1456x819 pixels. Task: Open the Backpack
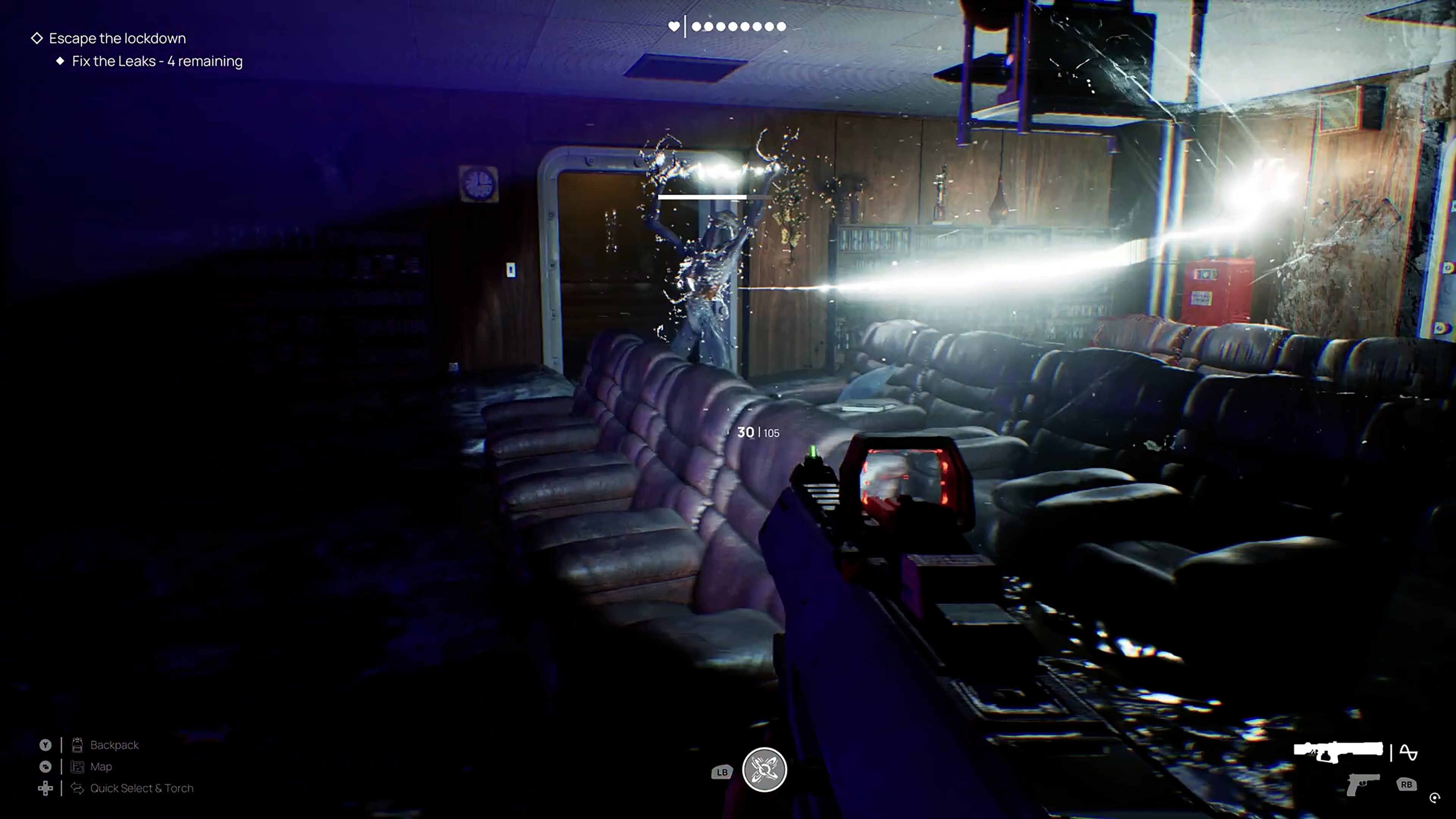(114, 745)
